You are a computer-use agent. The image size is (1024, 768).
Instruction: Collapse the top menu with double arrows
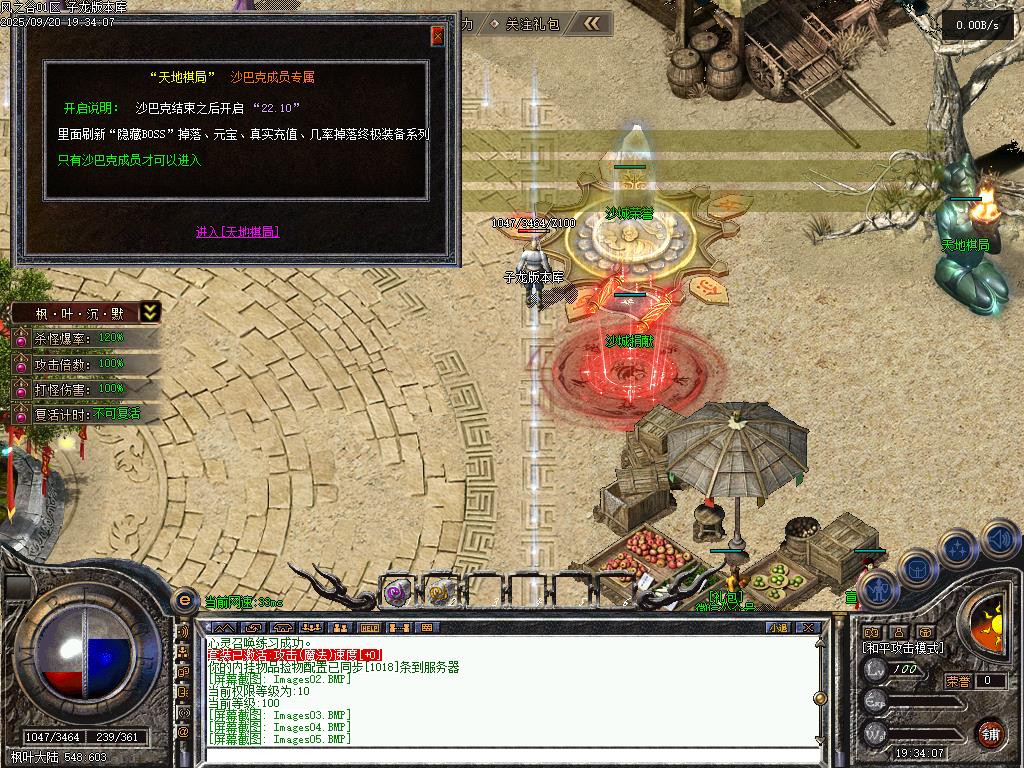click(593, 23)
